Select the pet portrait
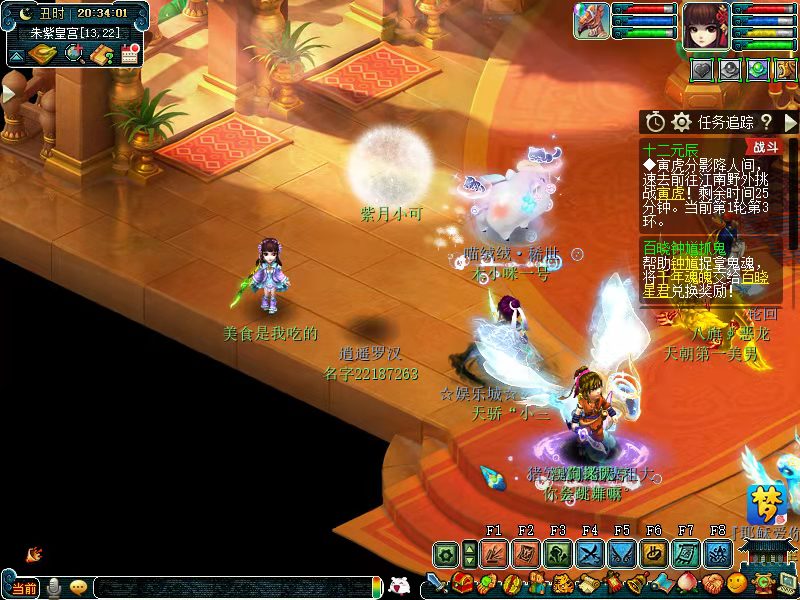Image resolution: width=800 pixels, height=600 pixels. click(591, 21)
